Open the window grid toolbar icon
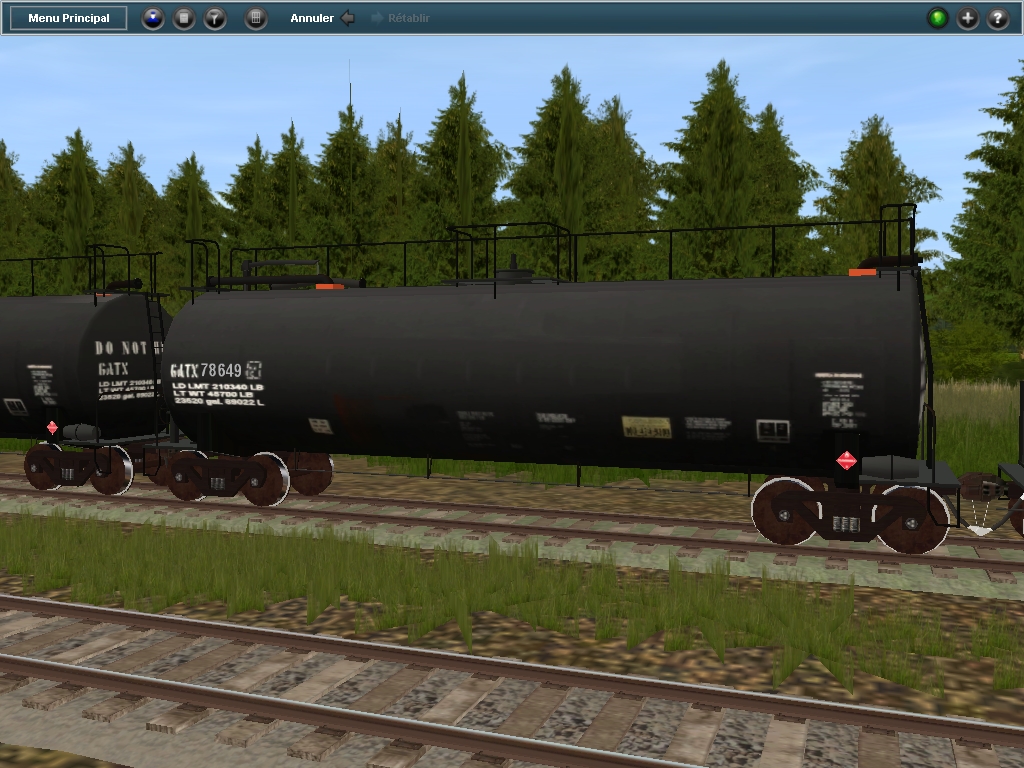This screenshot has width=1024, height=768. coord(256,18)
